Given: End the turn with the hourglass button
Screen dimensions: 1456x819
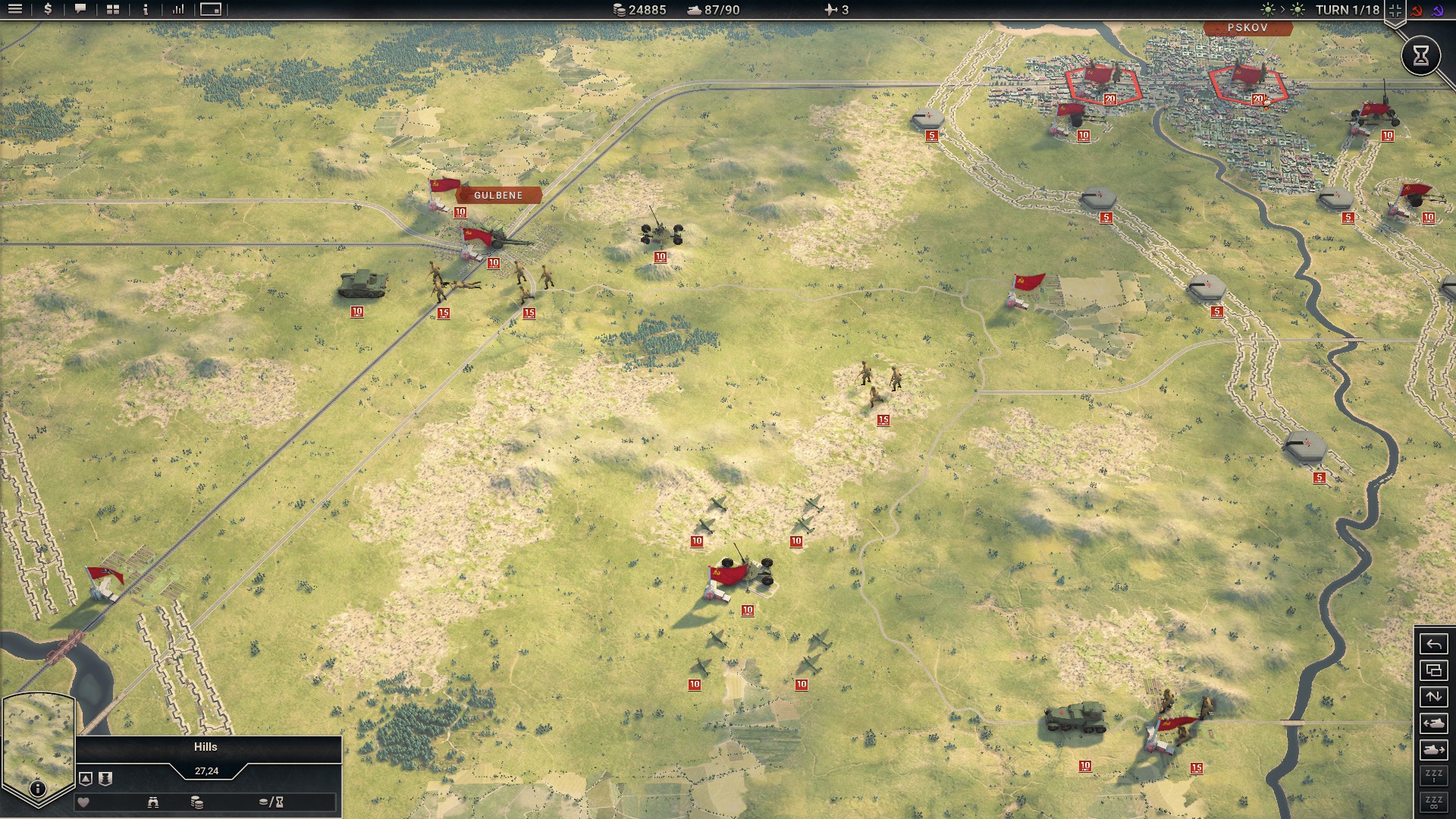Looking at the screenshot, I should [x=1420, y=55].
